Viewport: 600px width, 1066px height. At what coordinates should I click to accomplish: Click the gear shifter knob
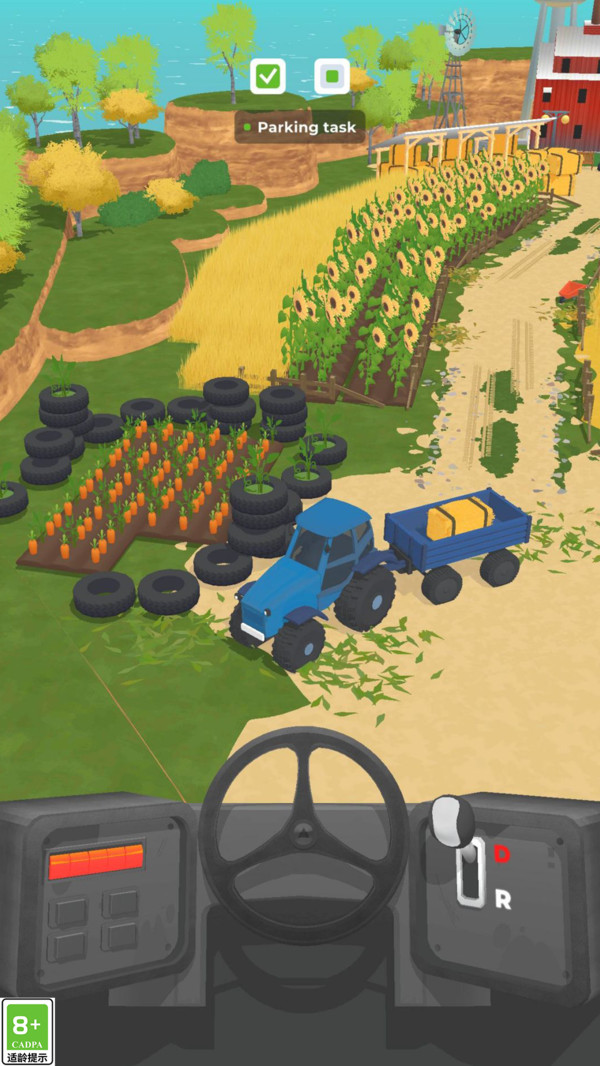(453, 819)
